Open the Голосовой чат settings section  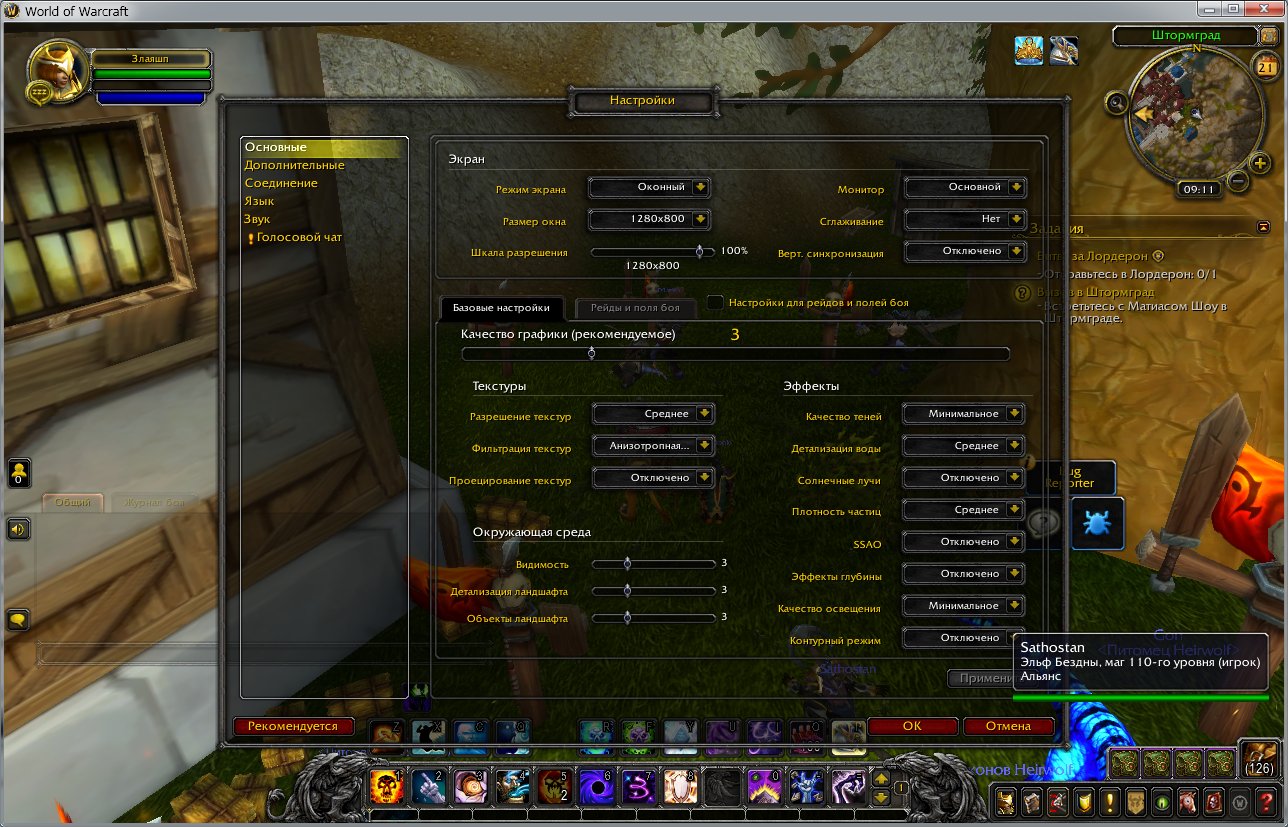(299, 237)
